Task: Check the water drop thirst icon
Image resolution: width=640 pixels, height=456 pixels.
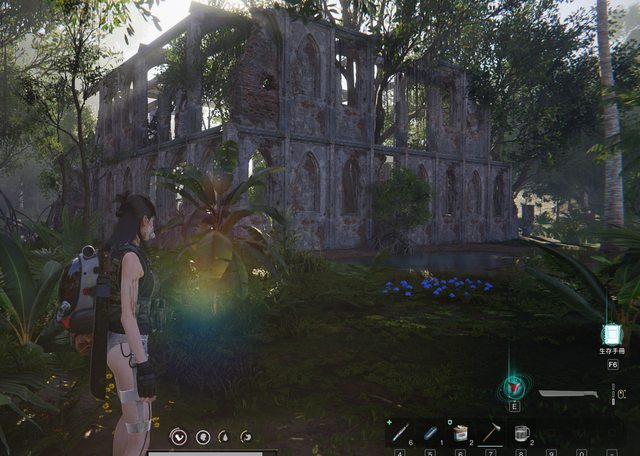Action: click(224, 436)
